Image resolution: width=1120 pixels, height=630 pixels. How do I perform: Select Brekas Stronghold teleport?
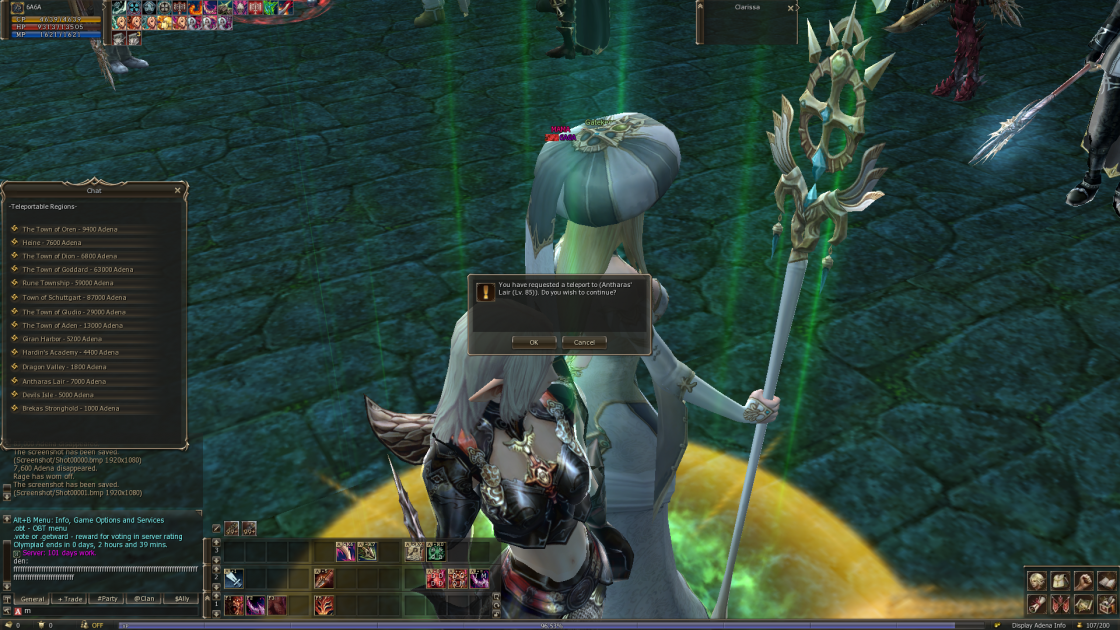(x=70, y=408)
